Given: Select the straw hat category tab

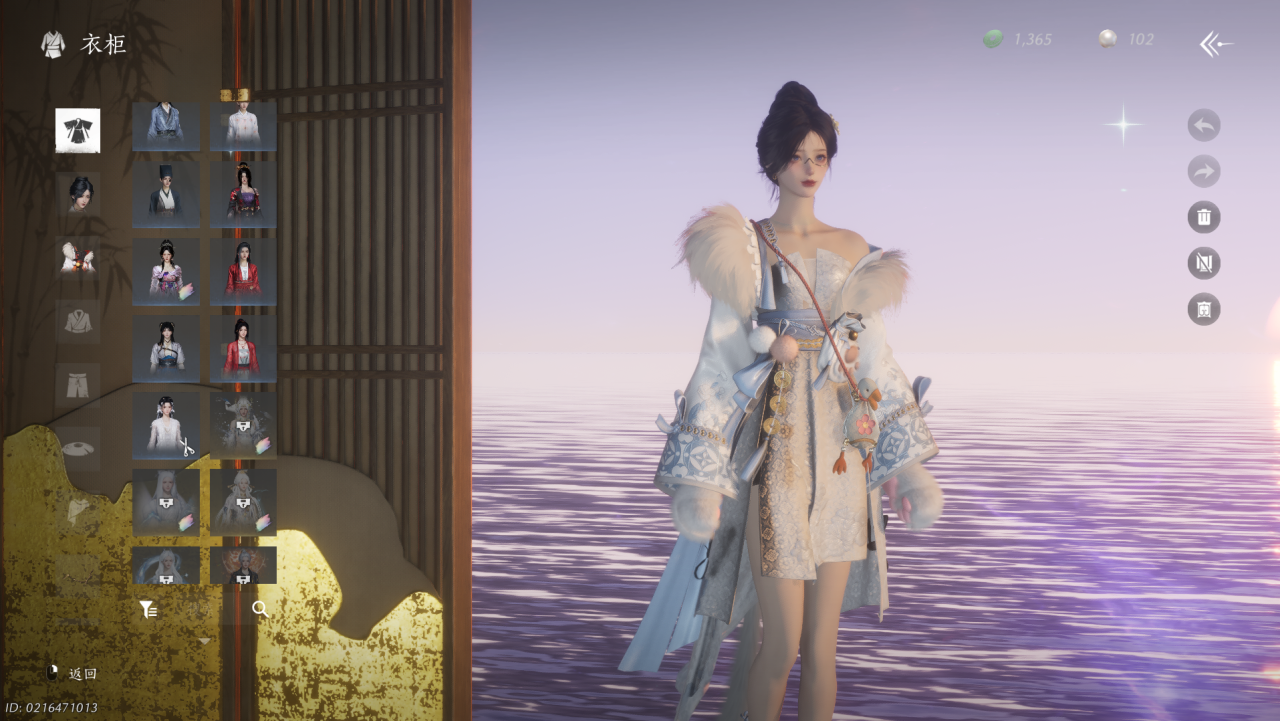Looking at the screenshot, I should (x=77, y=449).
